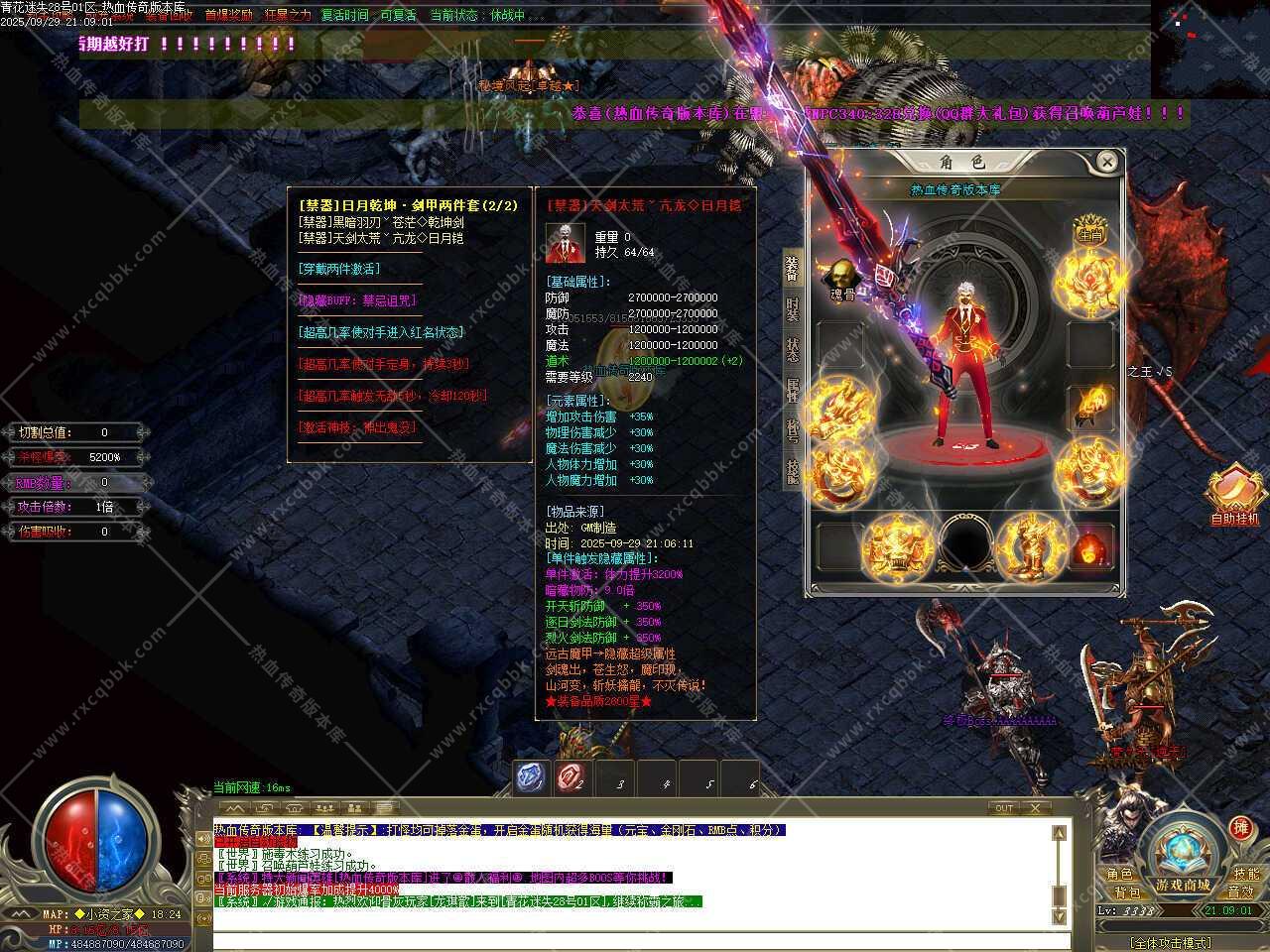
Task: Close the character panel
Action: (1107, 162)
